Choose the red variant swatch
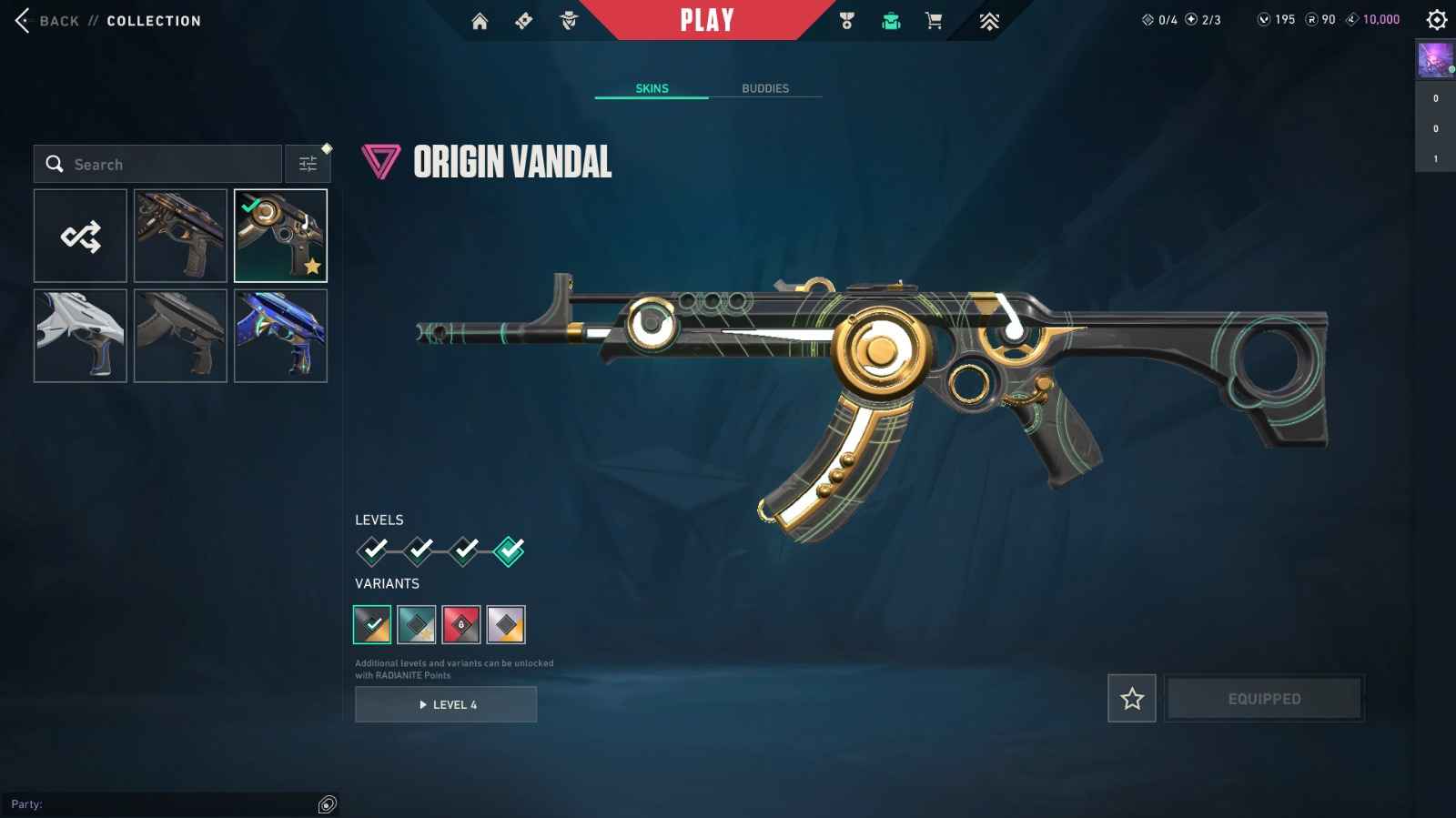 (x=461, y=625)
